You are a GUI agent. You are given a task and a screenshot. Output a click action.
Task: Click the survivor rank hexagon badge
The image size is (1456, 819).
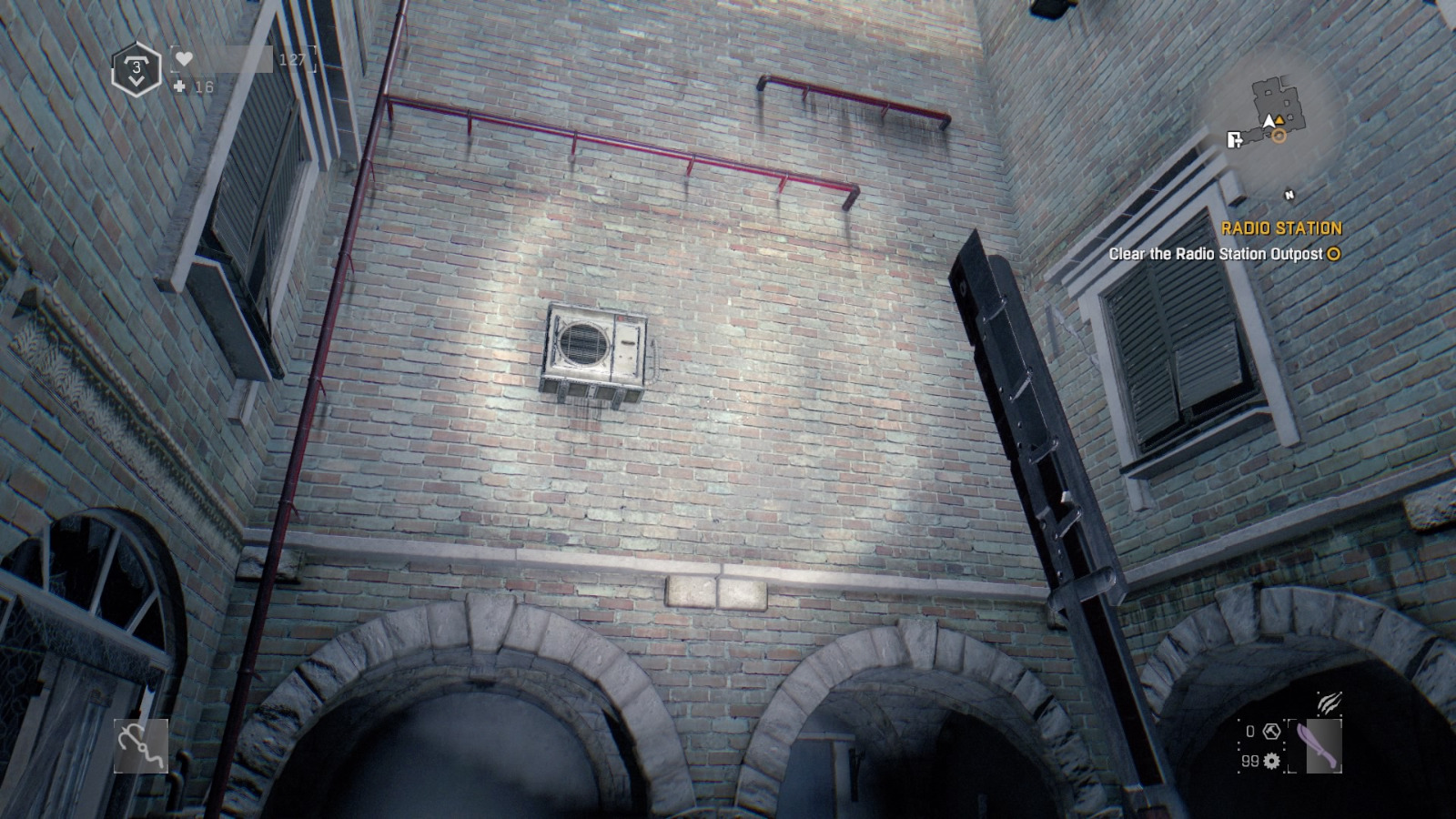135,67
